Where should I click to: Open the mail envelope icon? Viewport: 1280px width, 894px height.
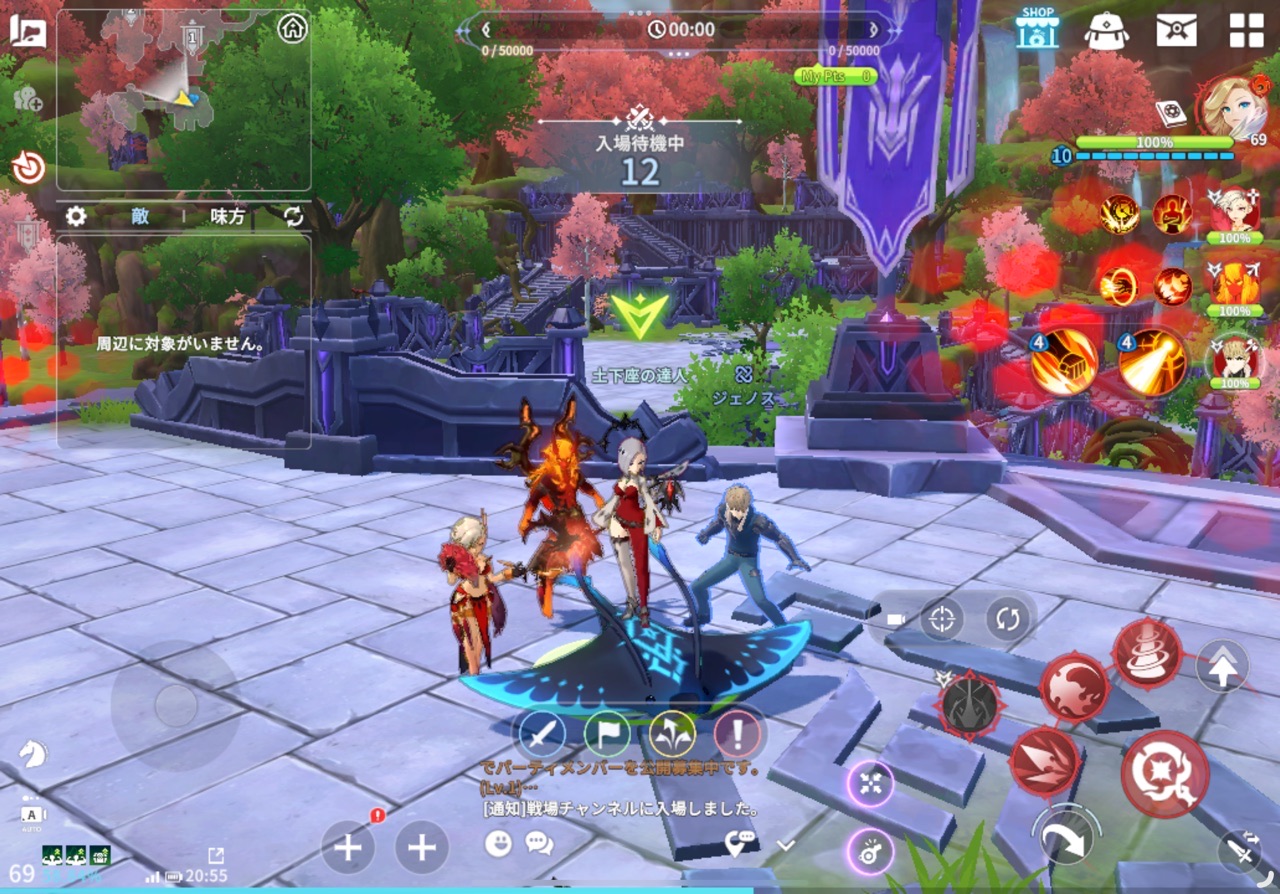click(x=1176, y=30)
